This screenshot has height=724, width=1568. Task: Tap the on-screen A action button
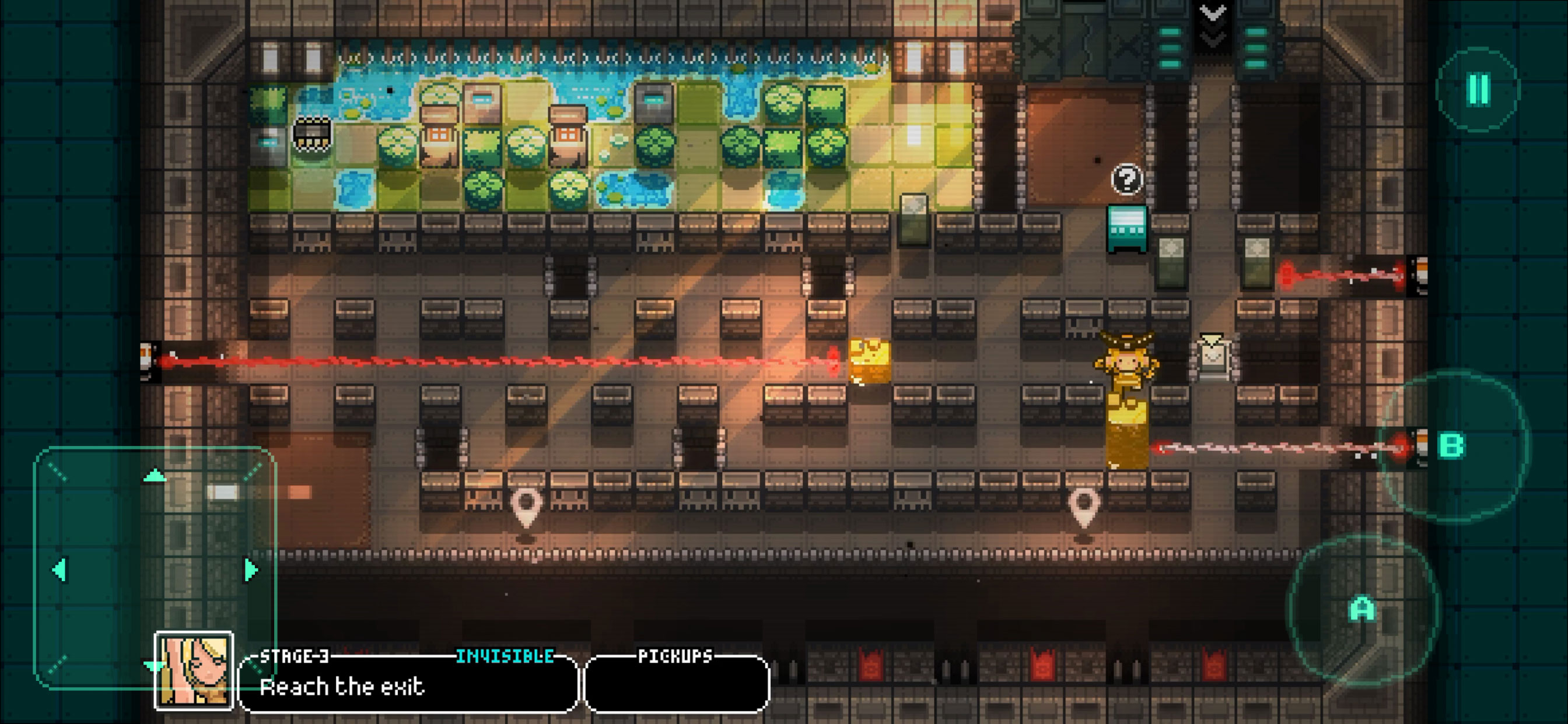1362,609
